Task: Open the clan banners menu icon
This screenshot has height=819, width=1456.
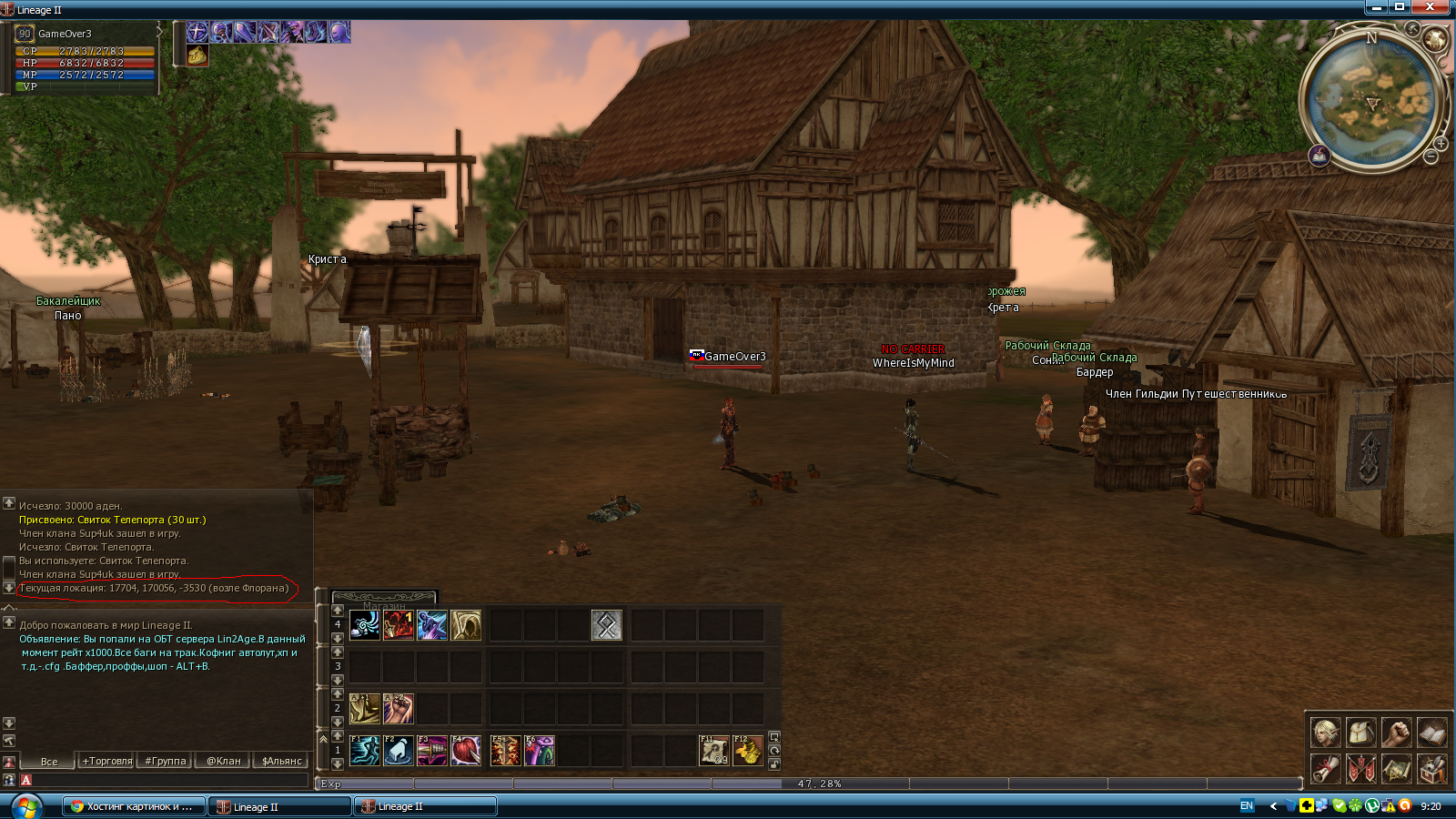Action: tap(1360, 769)
